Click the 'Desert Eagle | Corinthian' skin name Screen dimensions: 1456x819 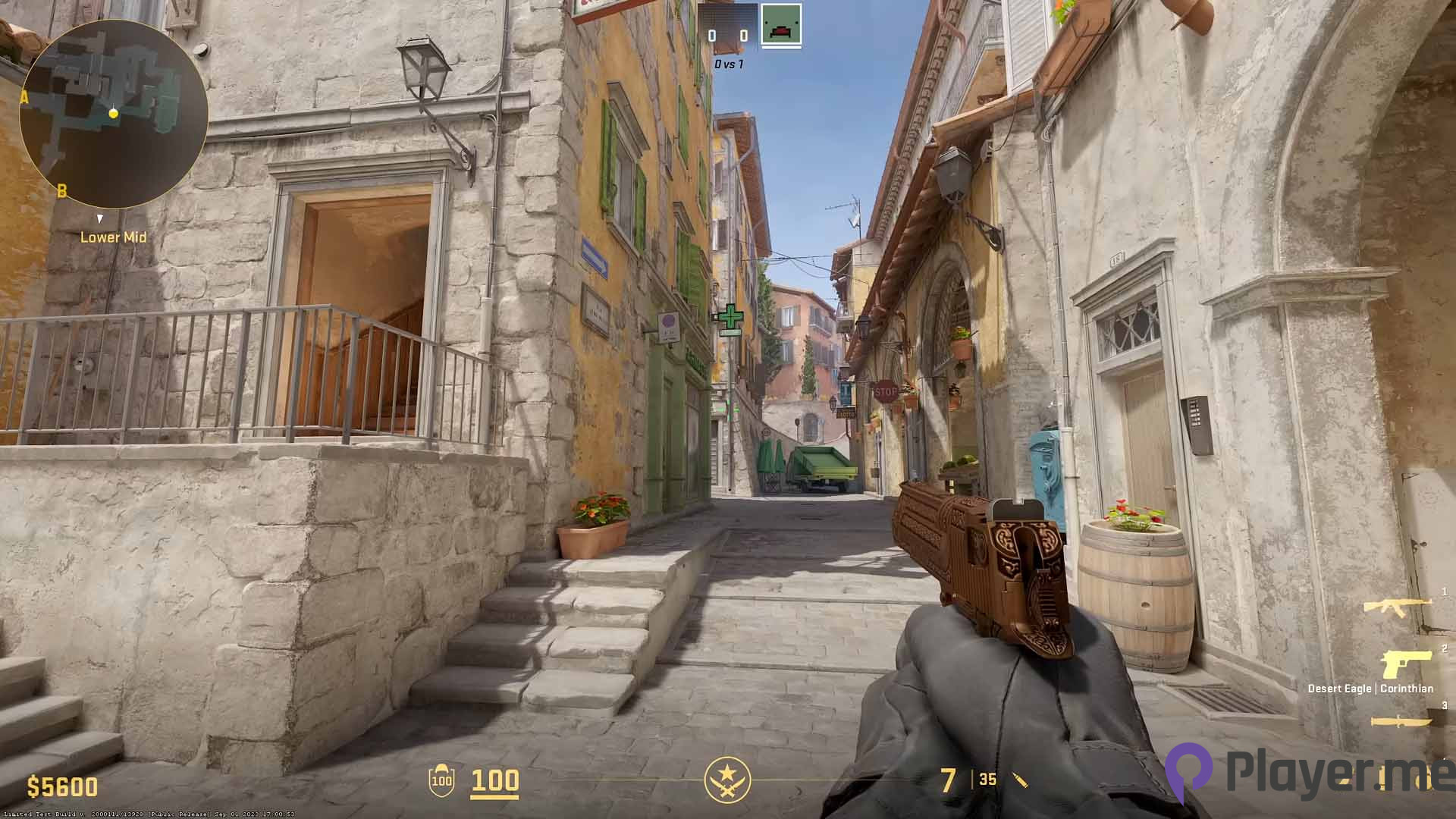point(1370,689)
